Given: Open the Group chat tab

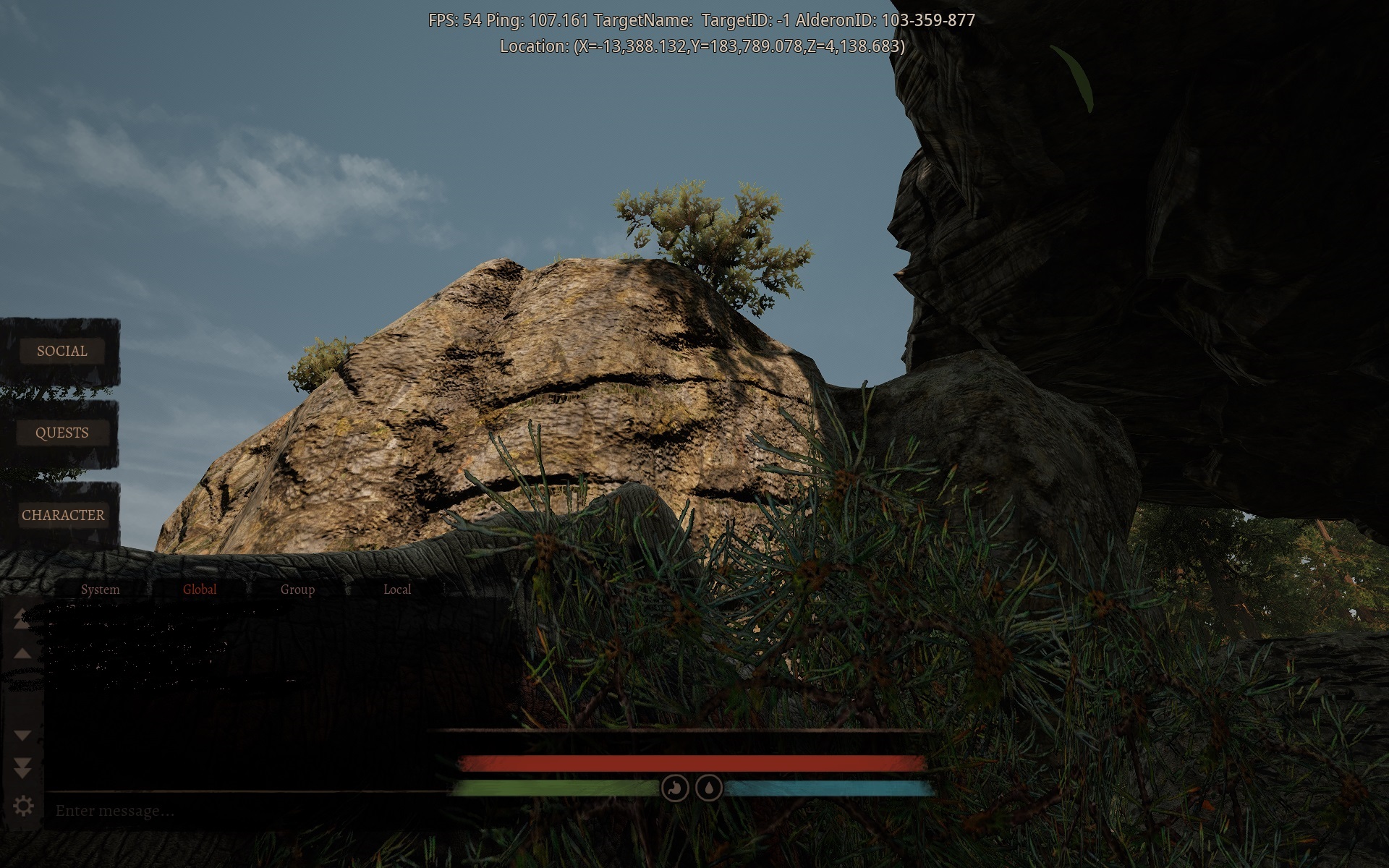Looking at the screenshot, I should tap(297, 590).
